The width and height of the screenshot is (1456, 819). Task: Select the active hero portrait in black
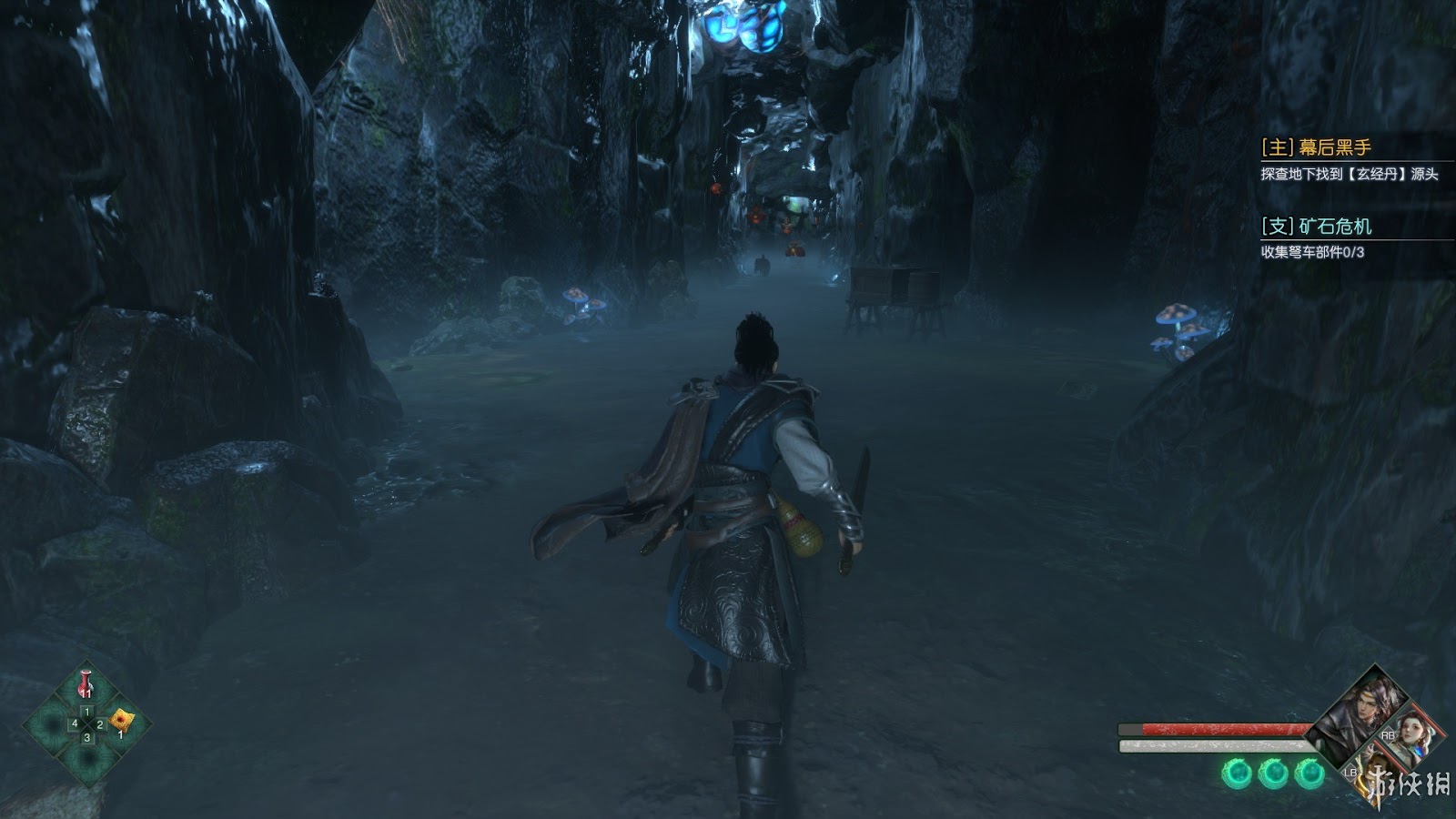pos(1361,714)
